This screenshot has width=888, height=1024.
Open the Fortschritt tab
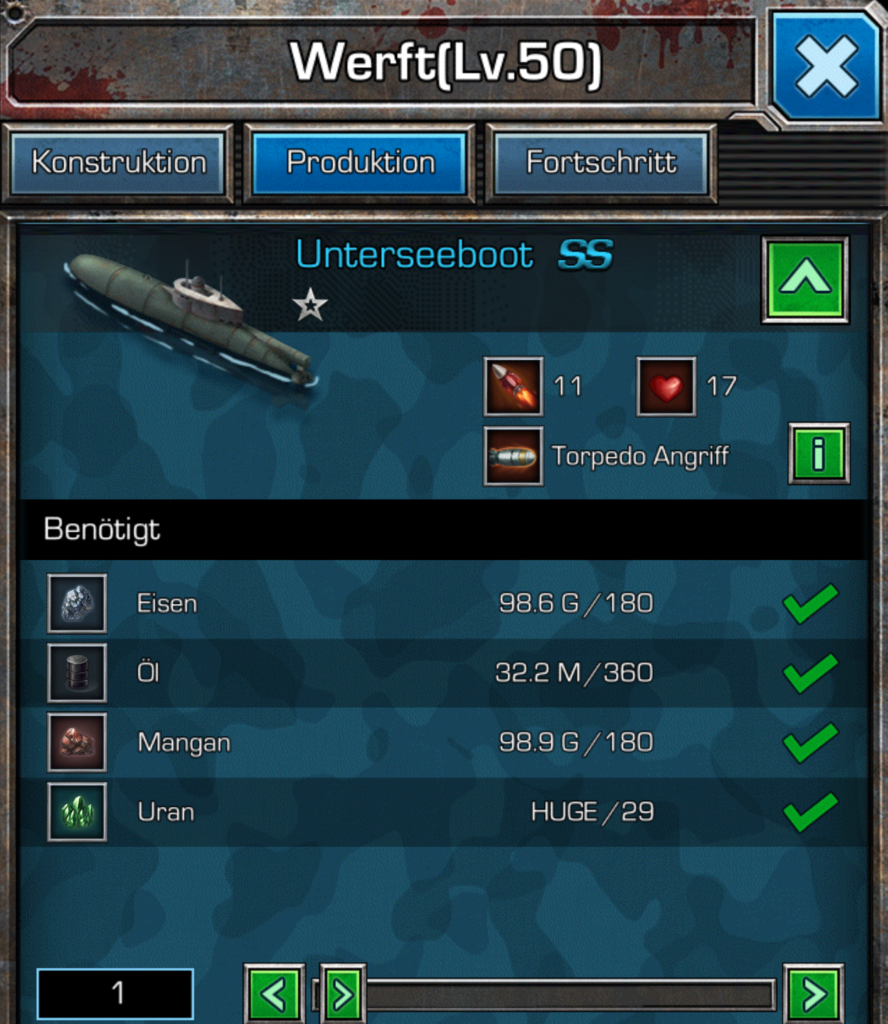(x=601, y=163)
